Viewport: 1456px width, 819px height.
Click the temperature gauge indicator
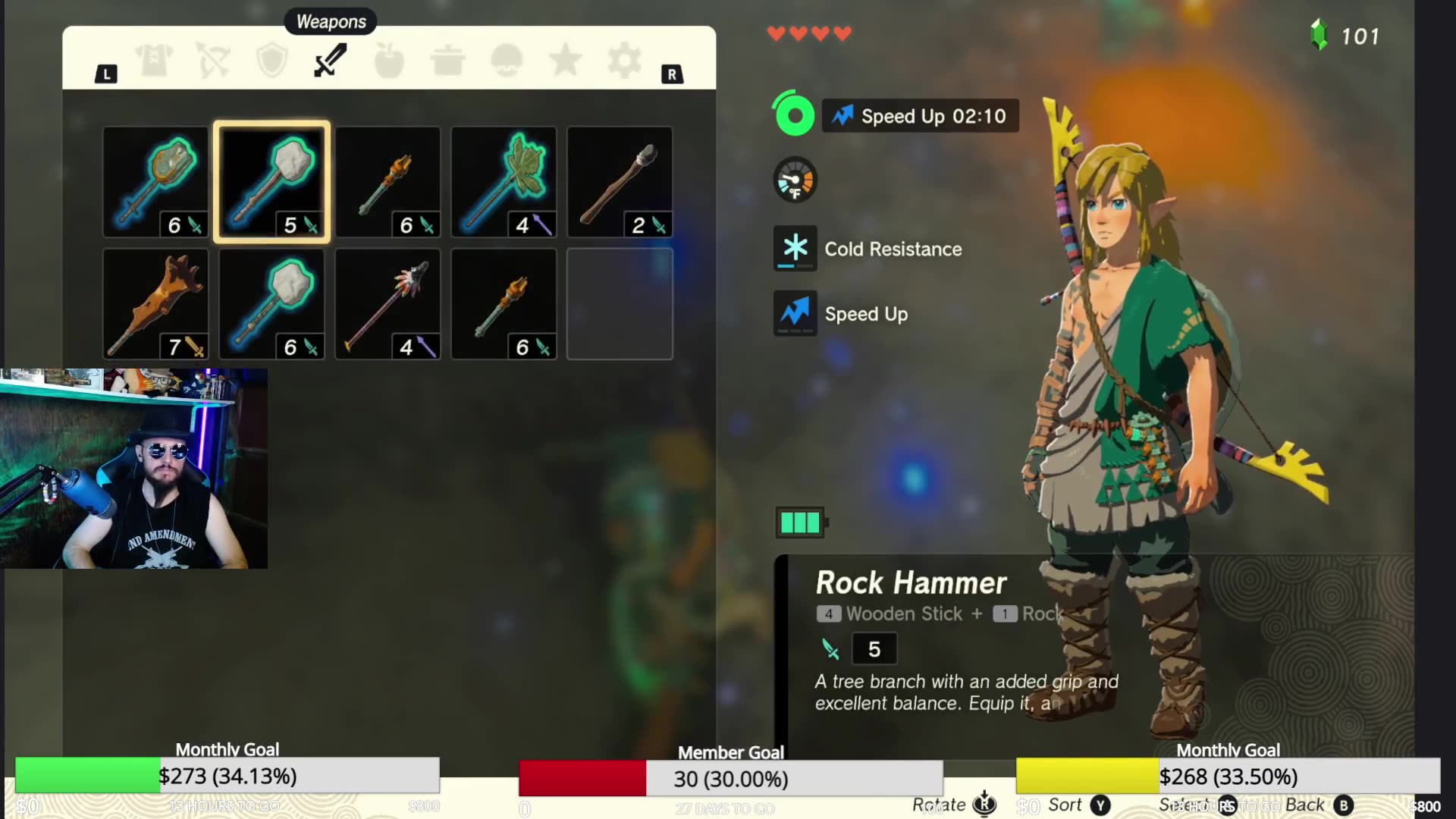(x=794, y=181)
